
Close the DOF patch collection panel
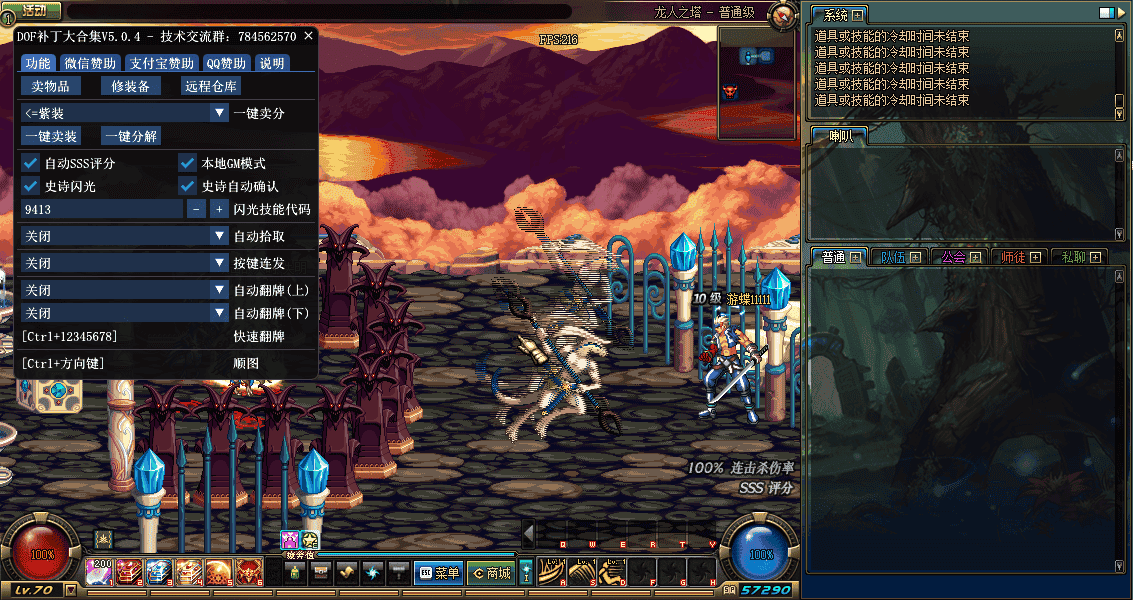coord(309,36)
